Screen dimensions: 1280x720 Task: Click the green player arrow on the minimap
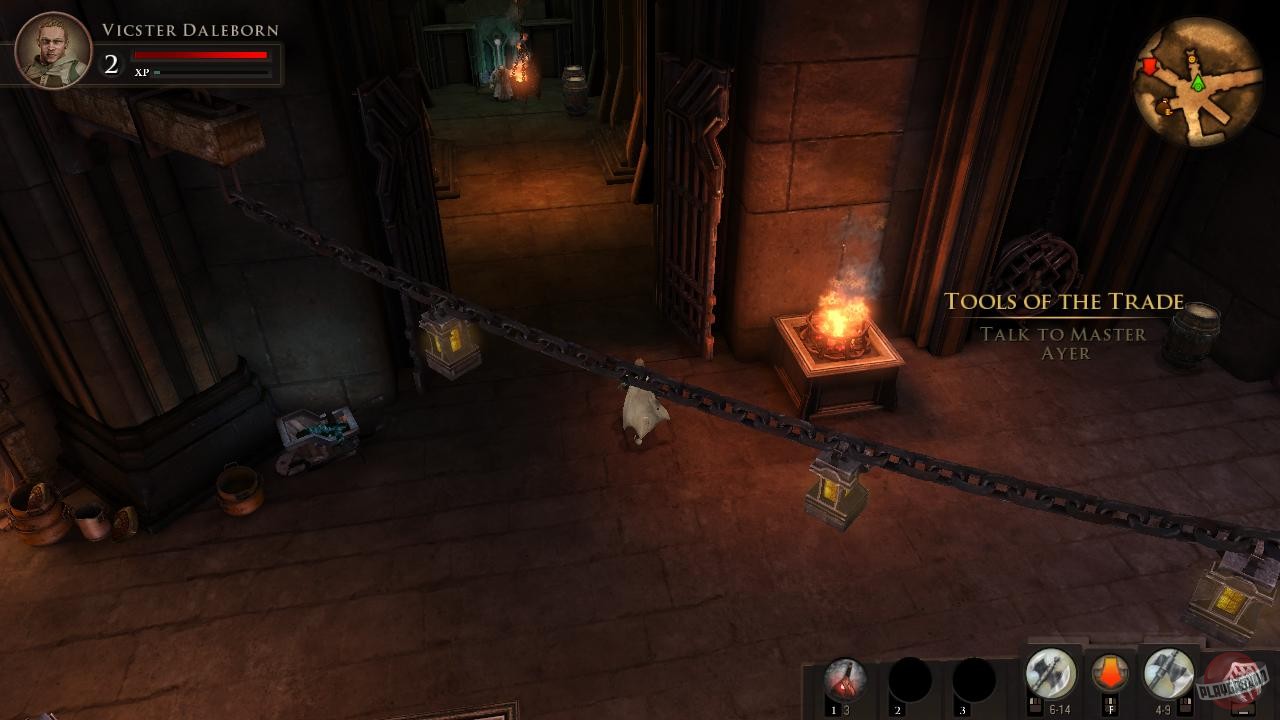click(x=1198, y=84)
